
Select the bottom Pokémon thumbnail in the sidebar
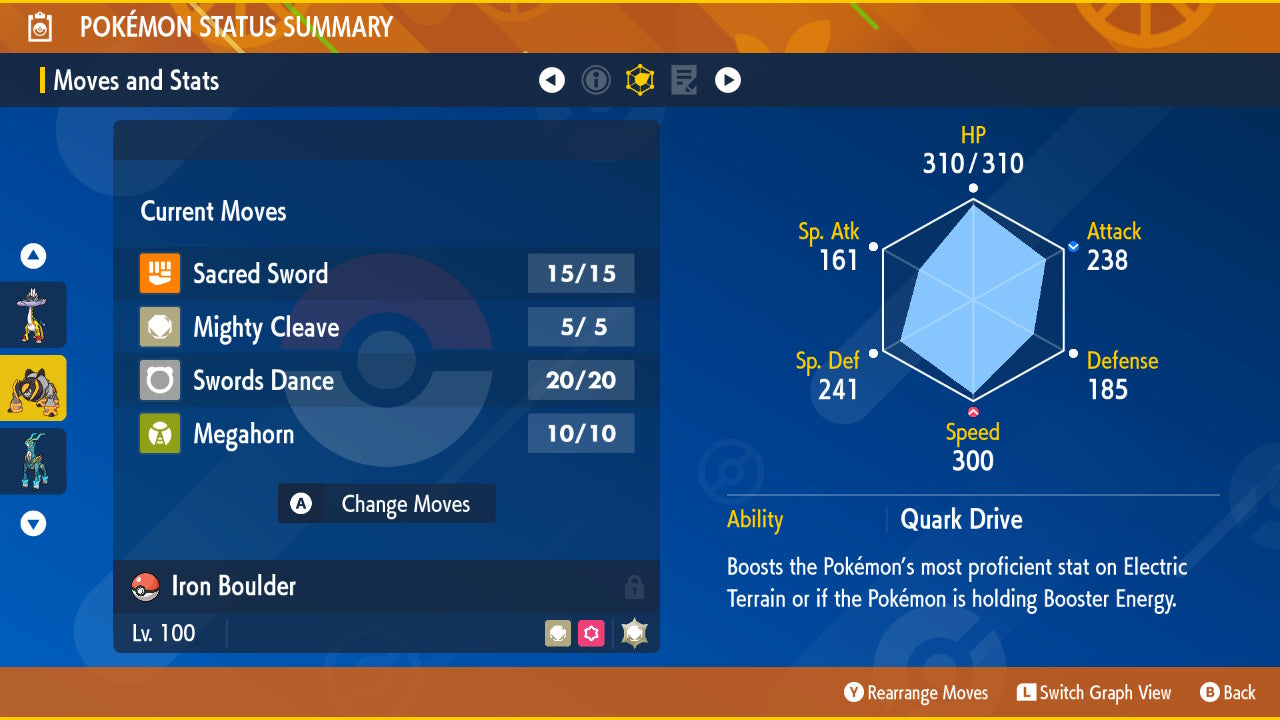pos(33,461)
